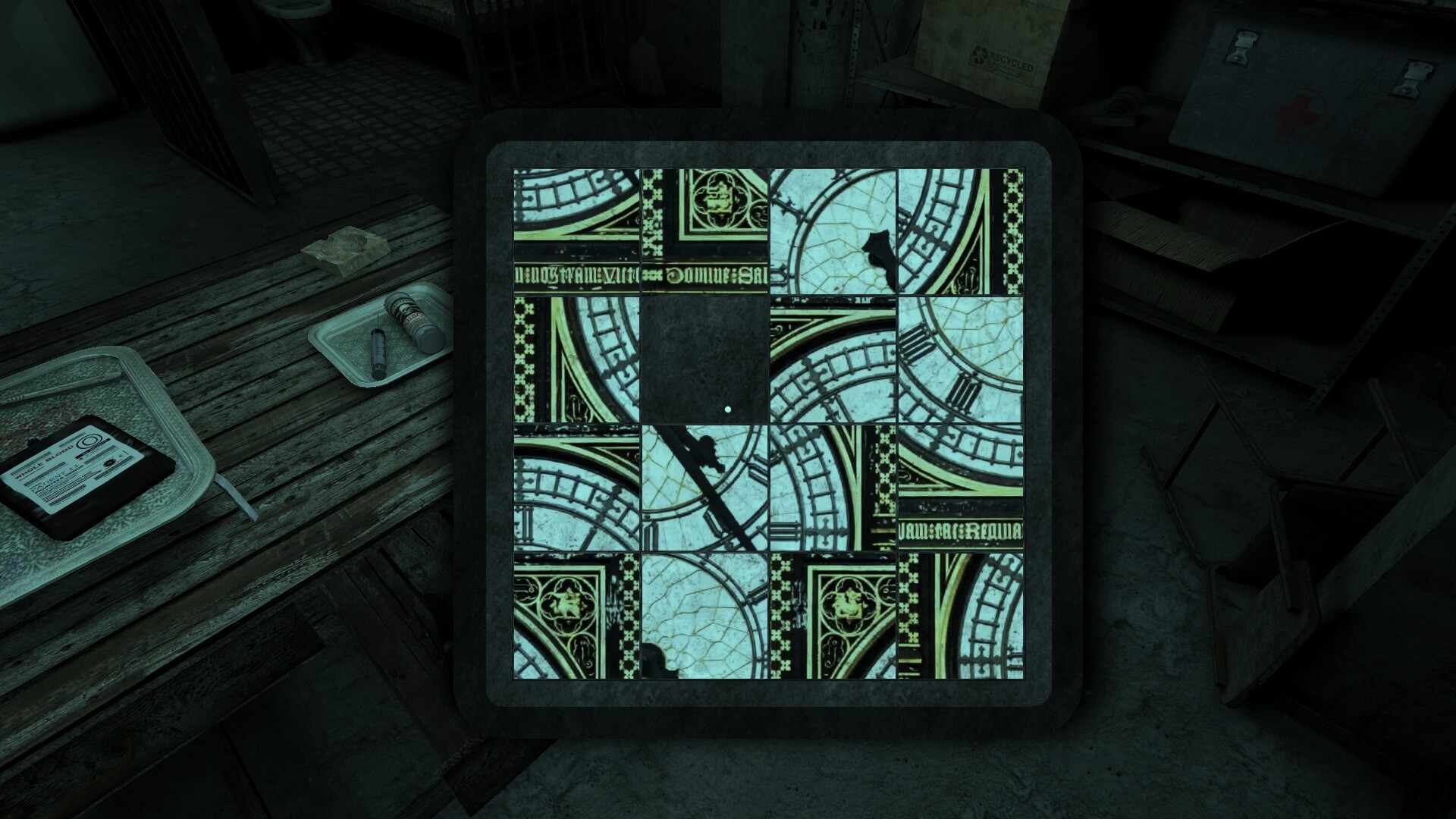Click the tile with the "Reginam" inscription

[961, 487]
